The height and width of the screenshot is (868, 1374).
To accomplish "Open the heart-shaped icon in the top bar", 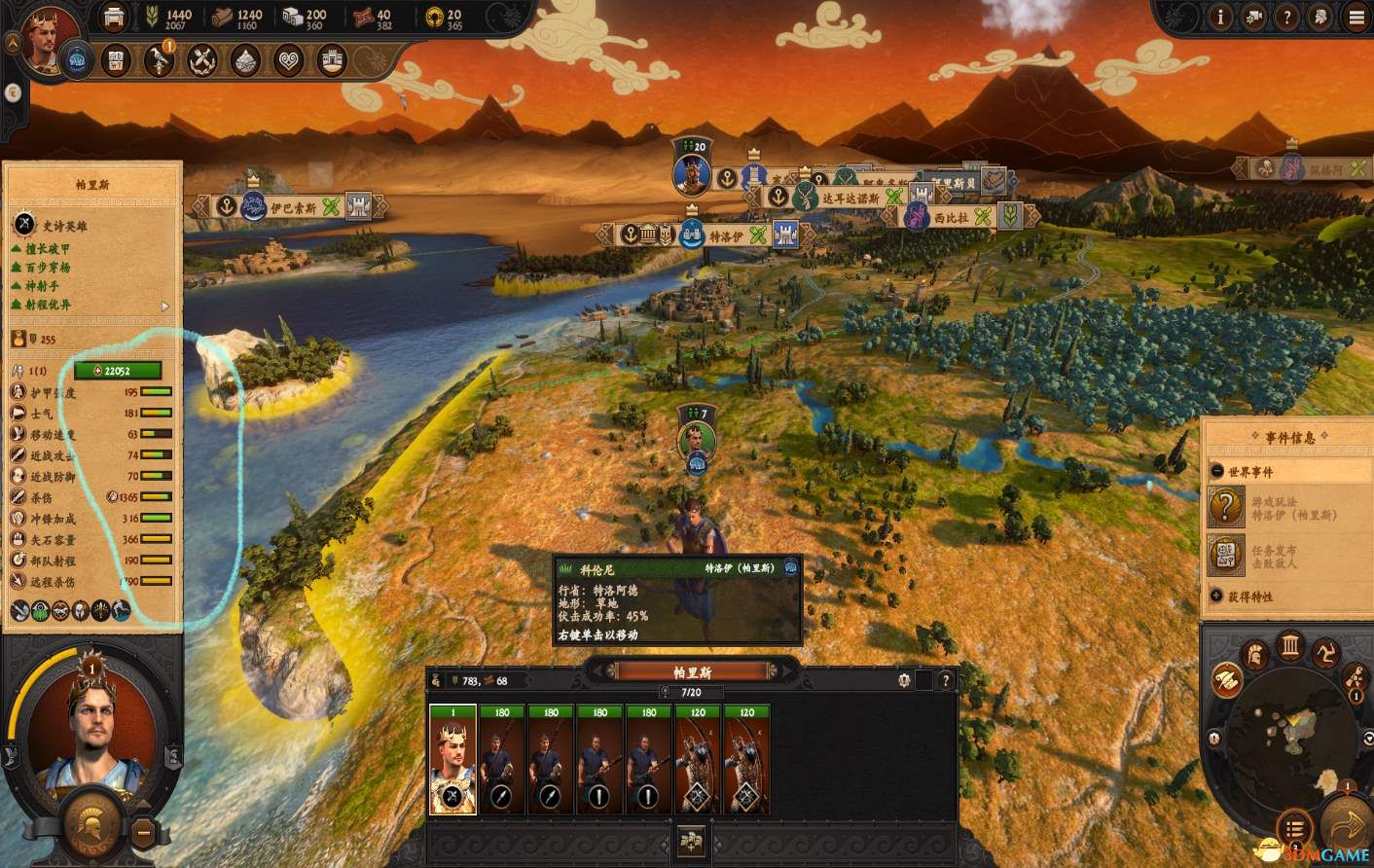I will tap(288, 60).
